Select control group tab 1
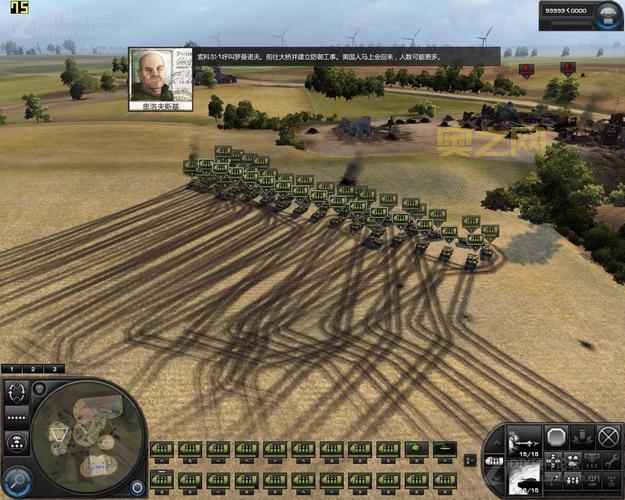Viewport: 625px width, 500px height. [x=13, y=369]
